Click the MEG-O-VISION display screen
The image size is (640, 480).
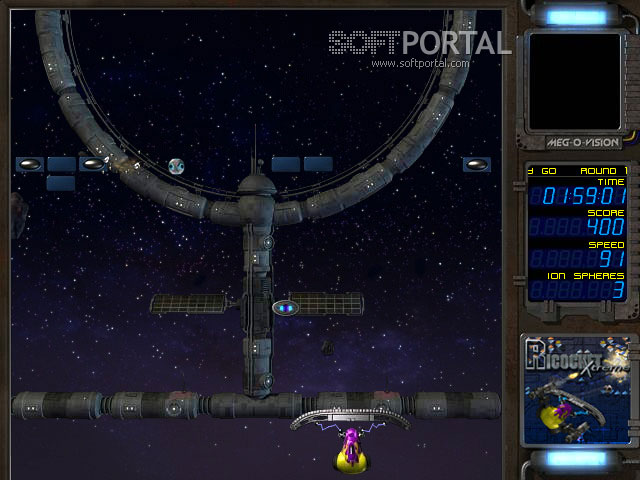574,81
